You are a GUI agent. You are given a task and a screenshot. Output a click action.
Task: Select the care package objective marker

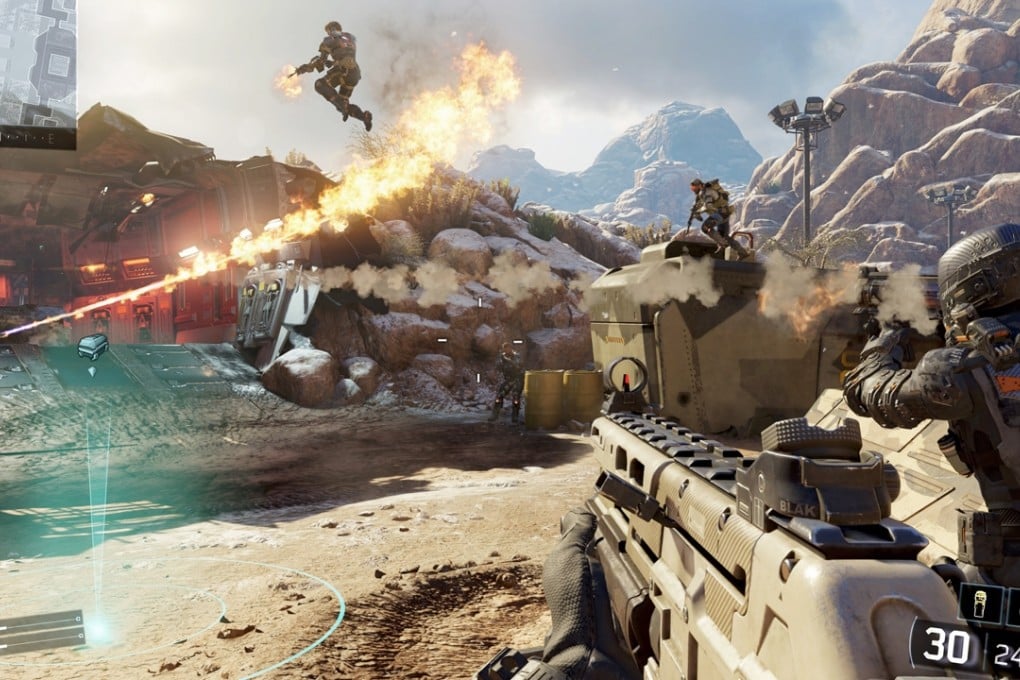point(92,347)
